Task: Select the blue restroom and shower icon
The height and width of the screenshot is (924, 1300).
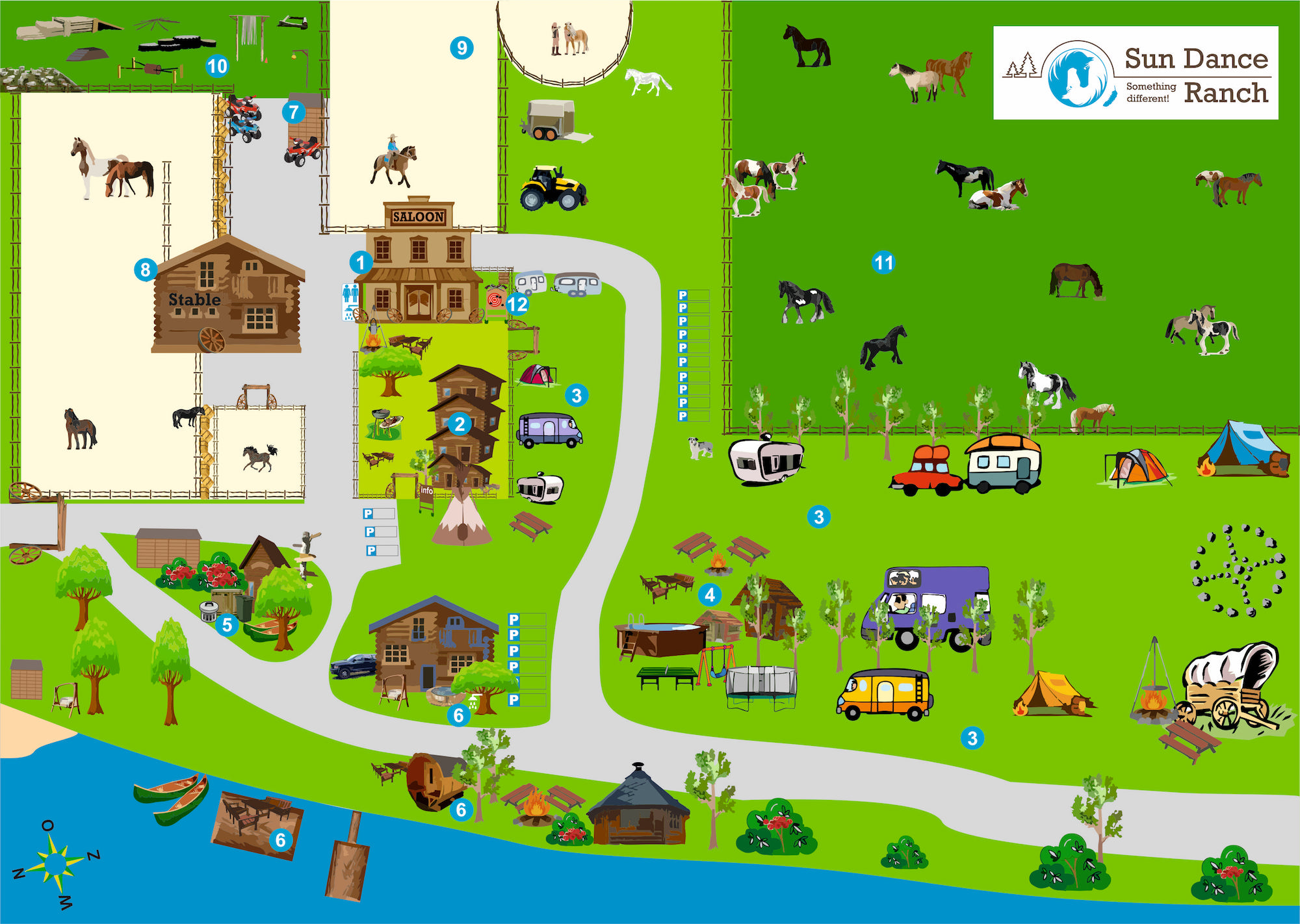Action: [350, 301]
